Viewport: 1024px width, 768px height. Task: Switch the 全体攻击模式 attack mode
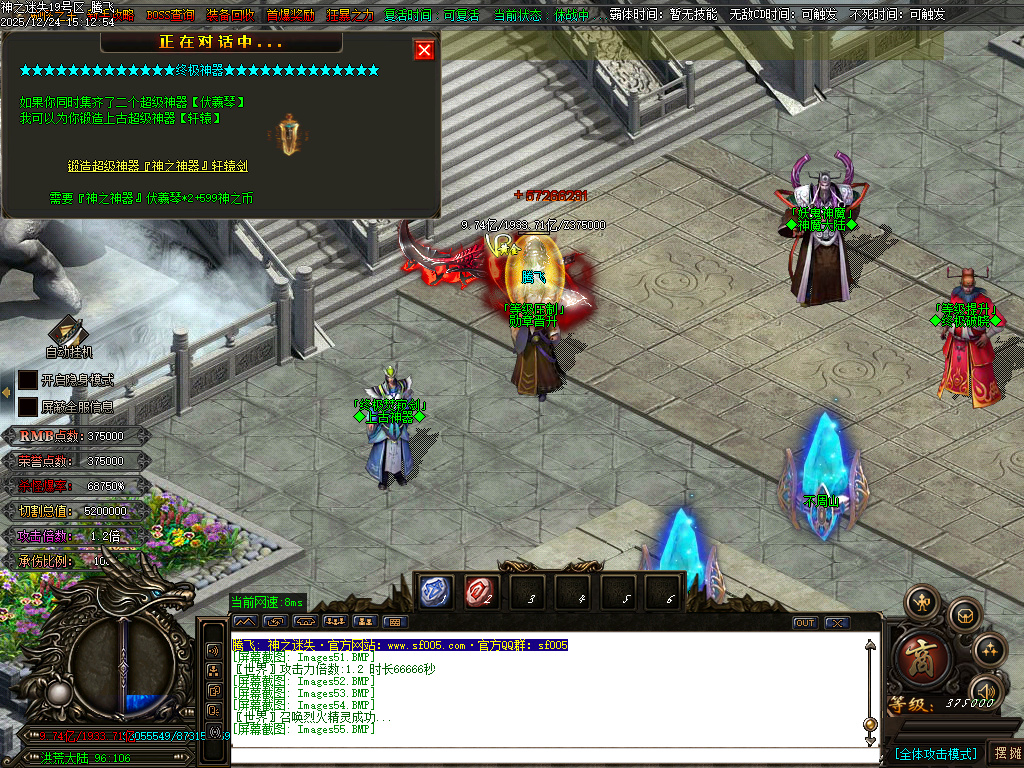[935, 753]
